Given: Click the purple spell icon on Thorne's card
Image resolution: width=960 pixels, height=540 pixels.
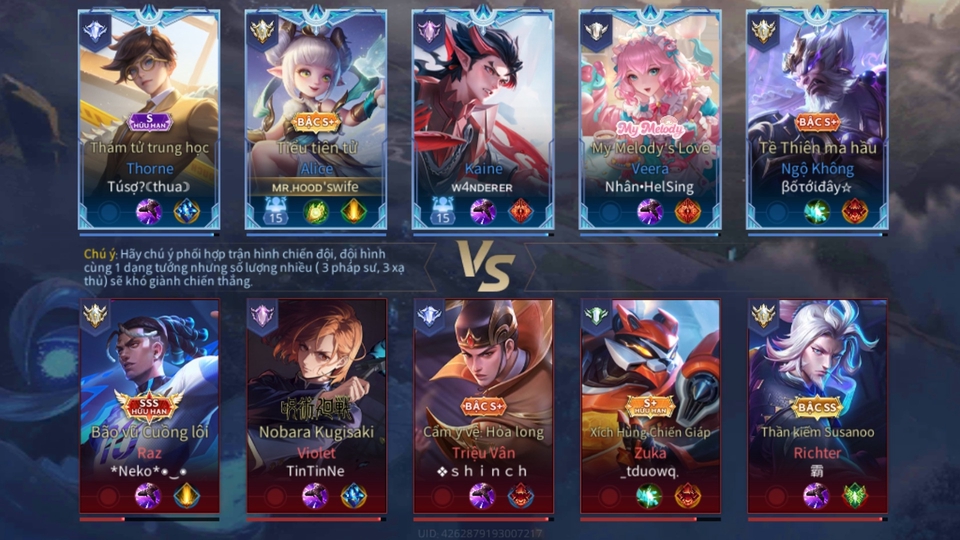Looking at the screenshot, I should pyautogui.click(x=149, y=212).
